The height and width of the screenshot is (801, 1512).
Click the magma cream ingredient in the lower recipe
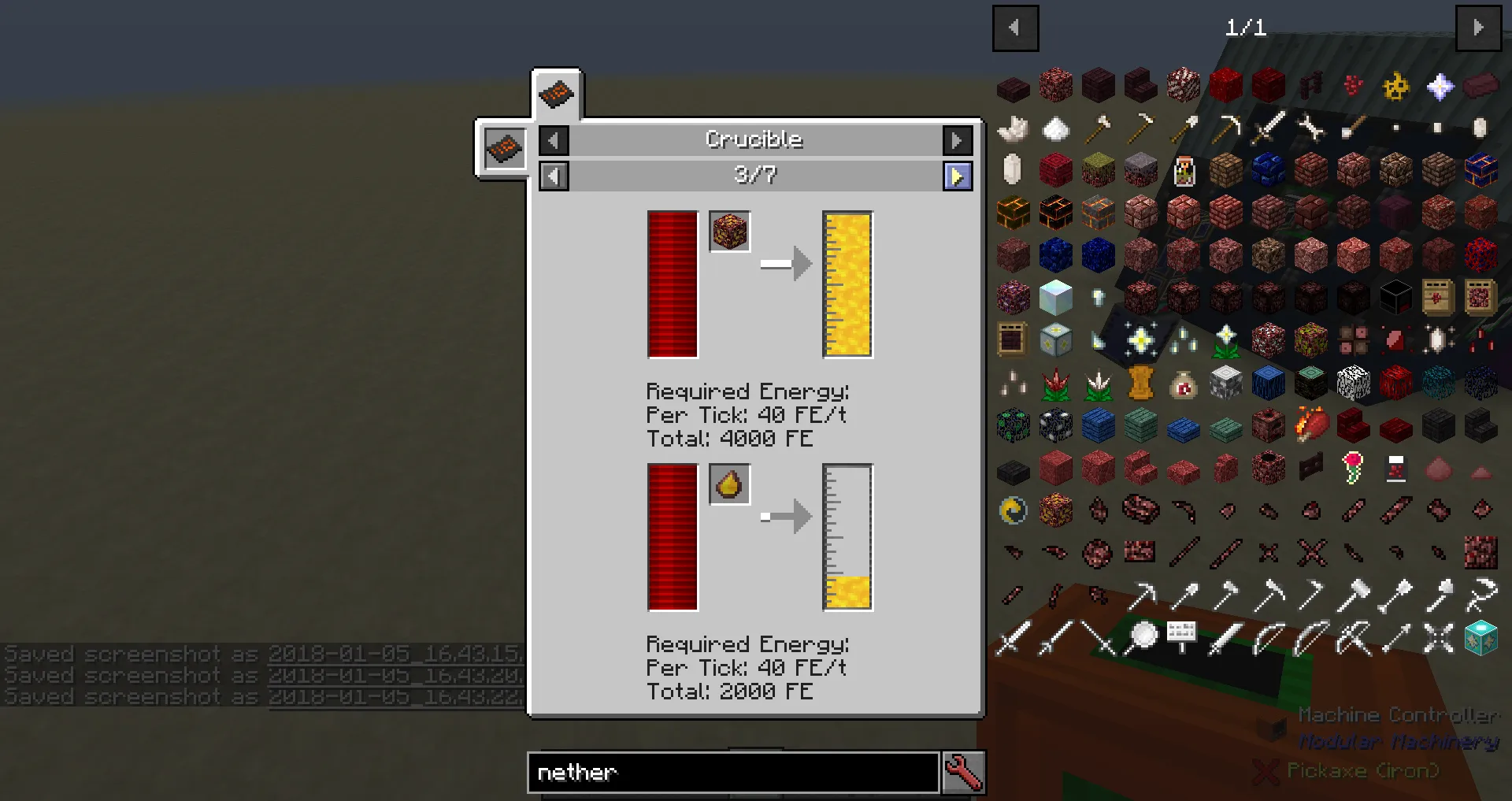coord(729,484)
